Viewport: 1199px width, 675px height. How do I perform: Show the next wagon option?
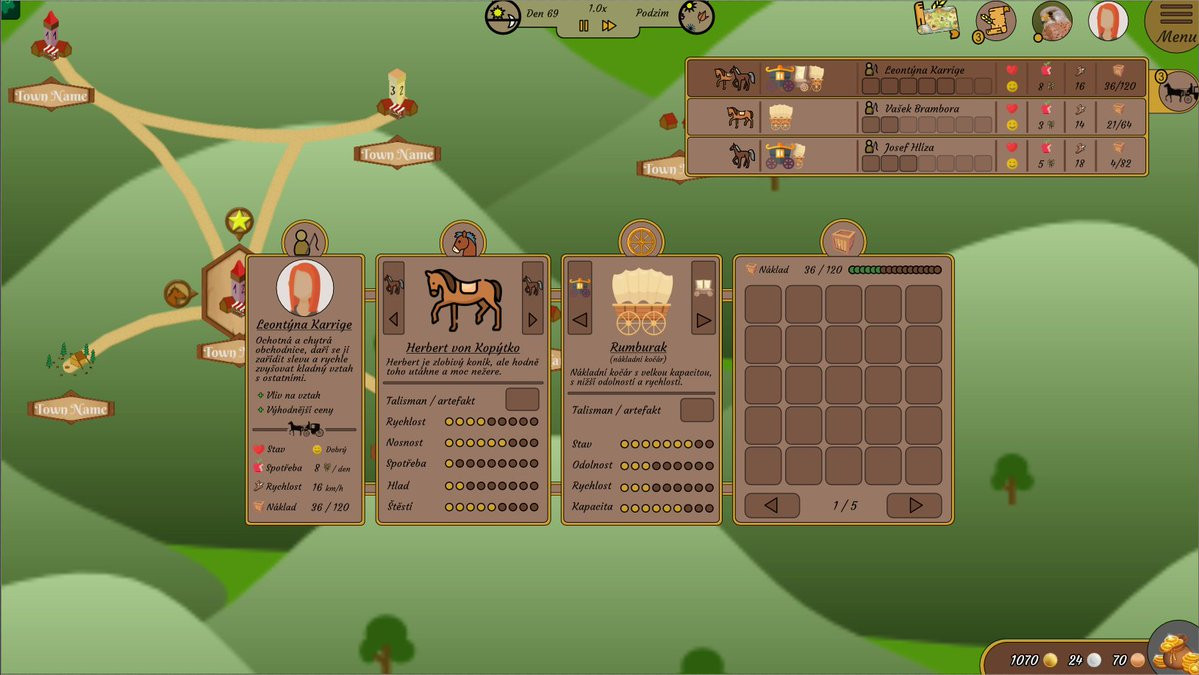[703, 320]
